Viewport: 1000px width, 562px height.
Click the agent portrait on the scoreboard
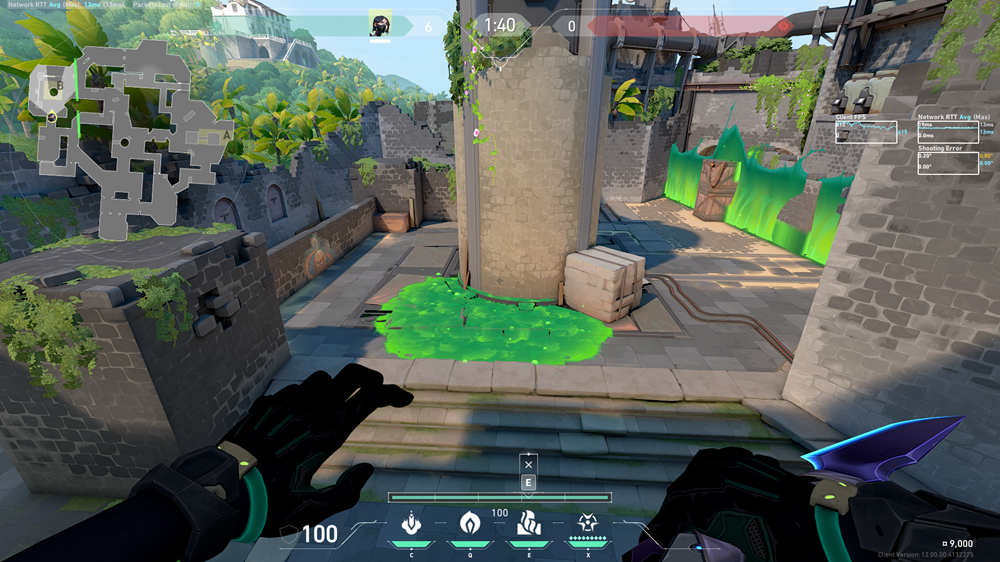(380, 24)
